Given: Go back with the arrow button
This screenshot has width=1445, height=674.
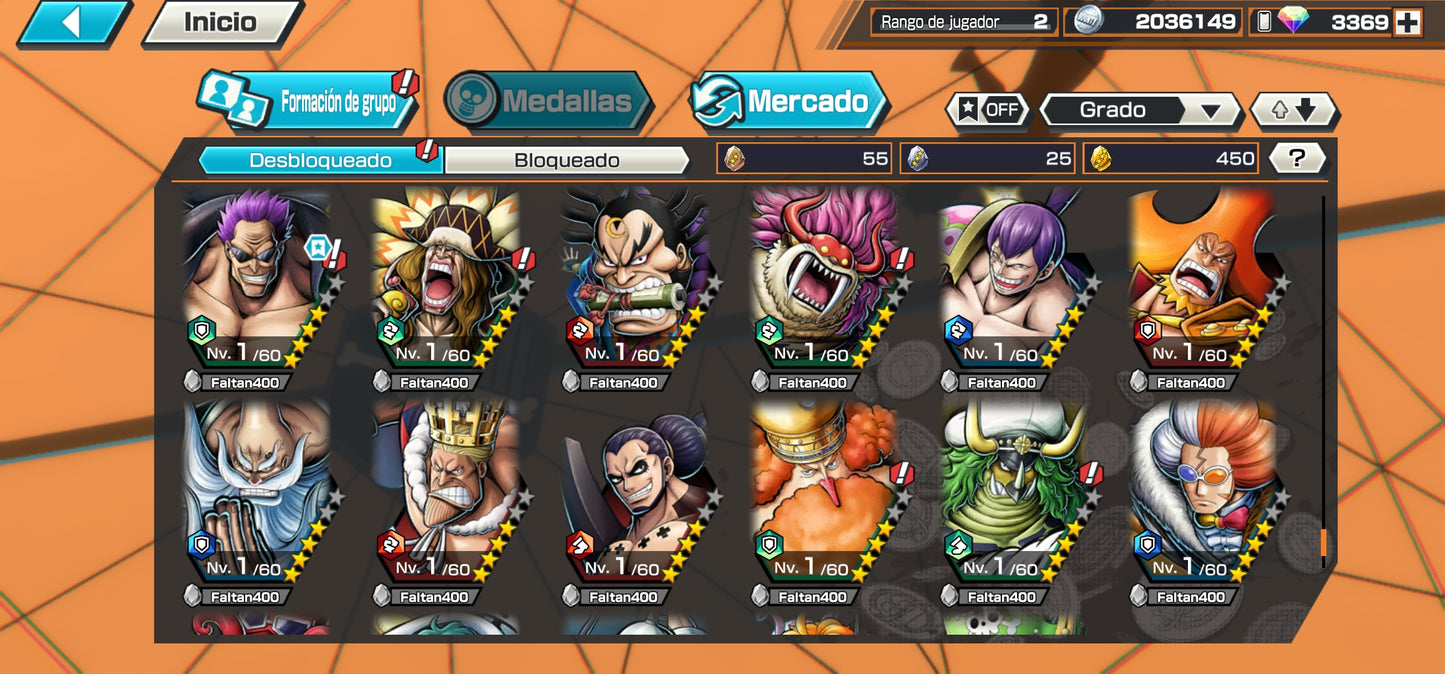Looking at the screenshot, I should (x=71, y=23).
